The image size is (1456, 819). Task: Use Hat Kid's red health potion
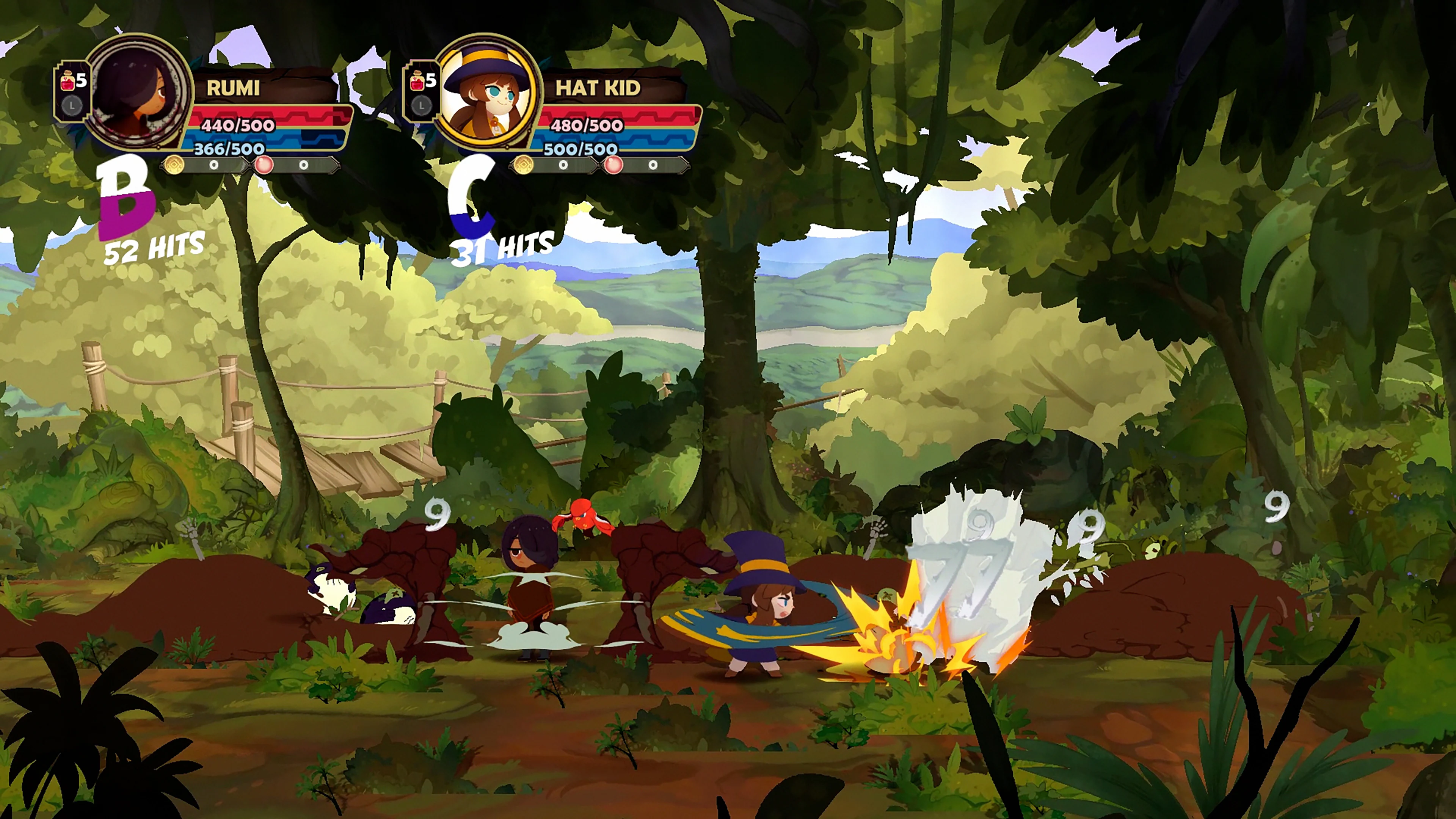tap(418, 82)
